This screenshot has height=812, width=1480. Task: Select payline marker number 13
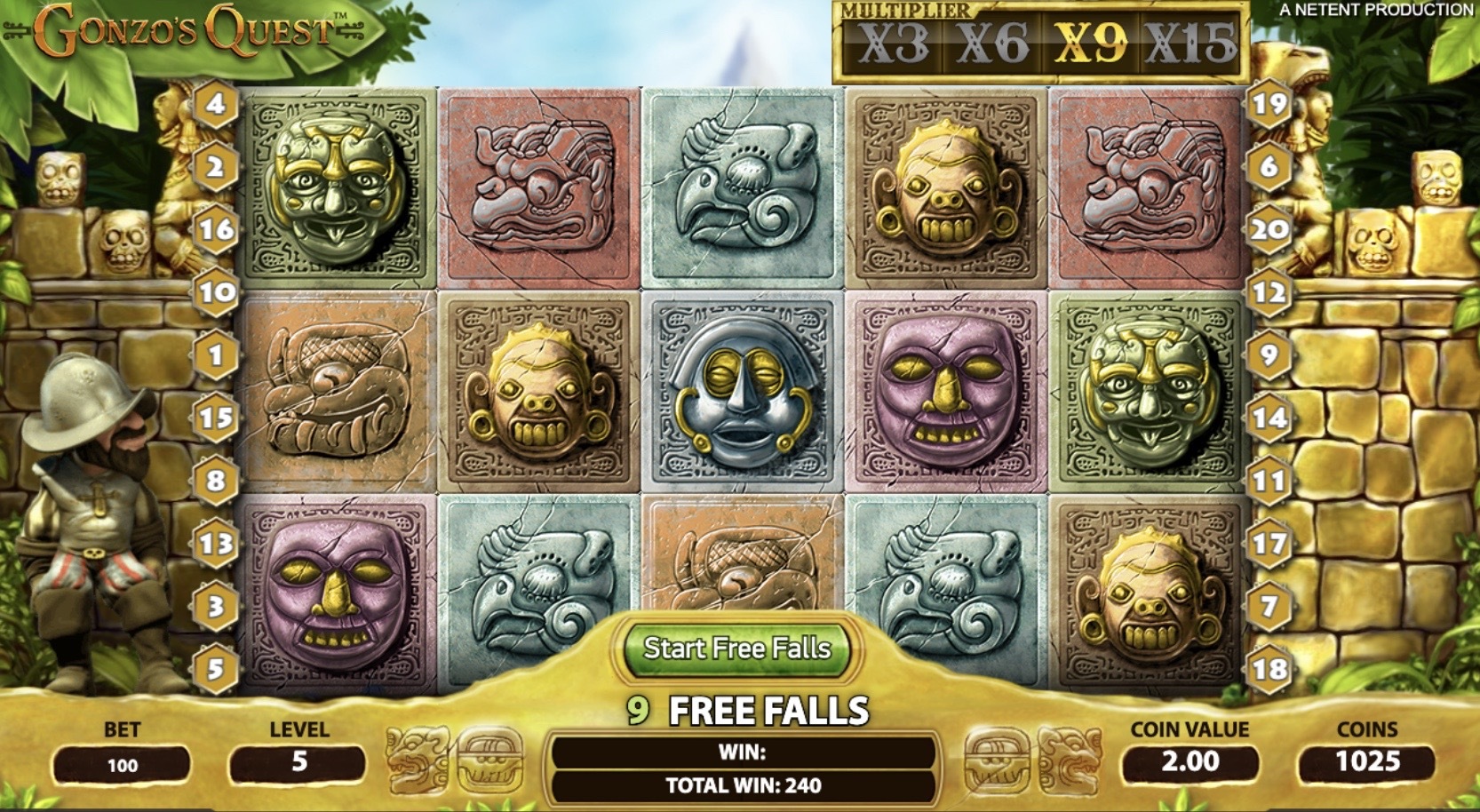click(x=216, y=544)
